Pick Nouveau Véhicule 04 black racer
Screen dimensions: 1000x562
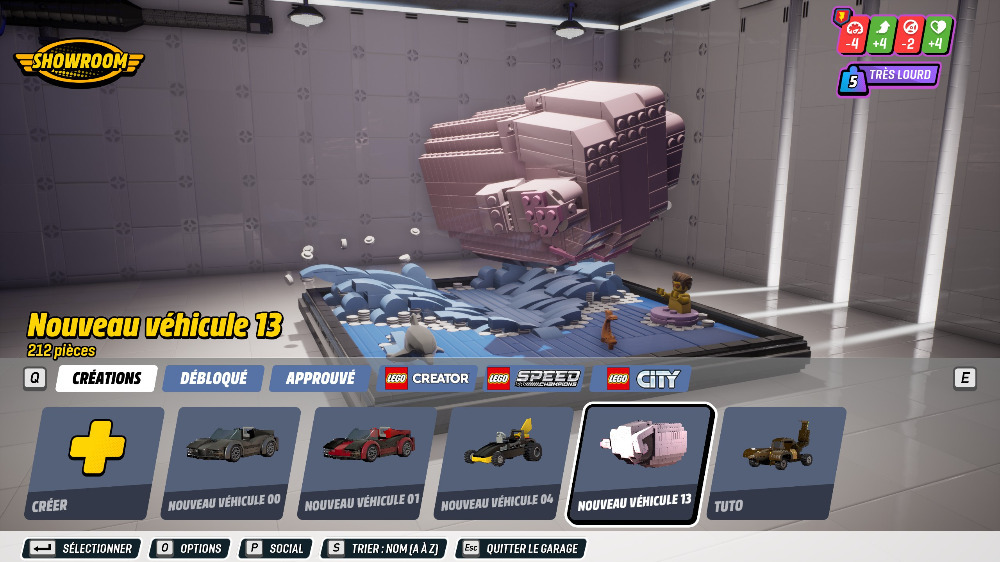(x=505, y=462)
